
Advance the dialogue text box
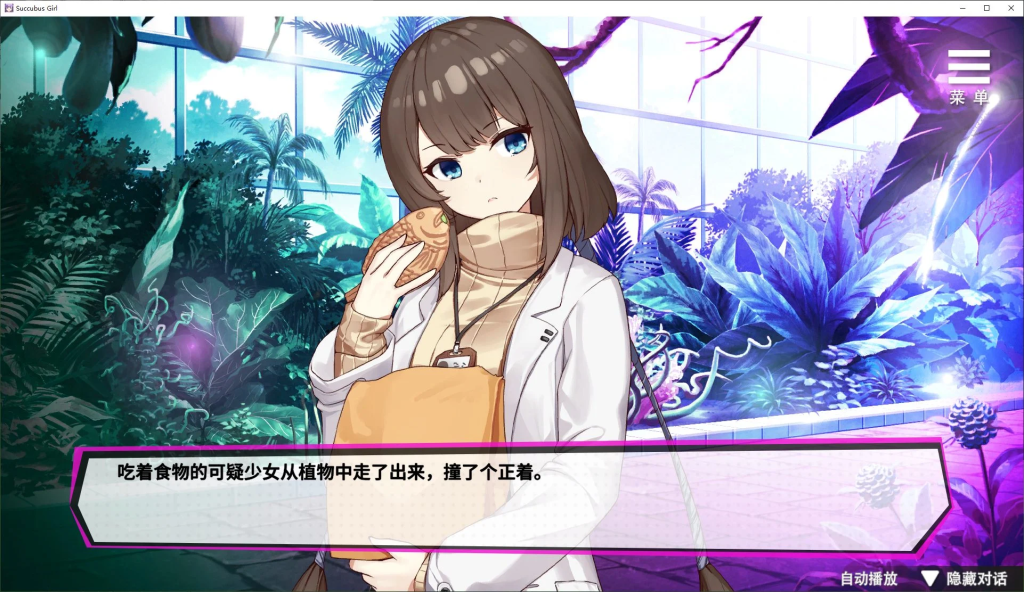(x=510, y=497)
